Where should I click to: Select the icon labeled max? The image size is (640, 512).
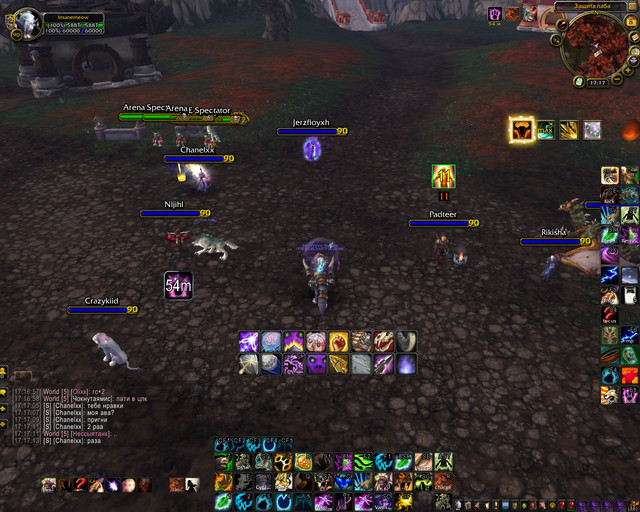(x=545, y=130)
